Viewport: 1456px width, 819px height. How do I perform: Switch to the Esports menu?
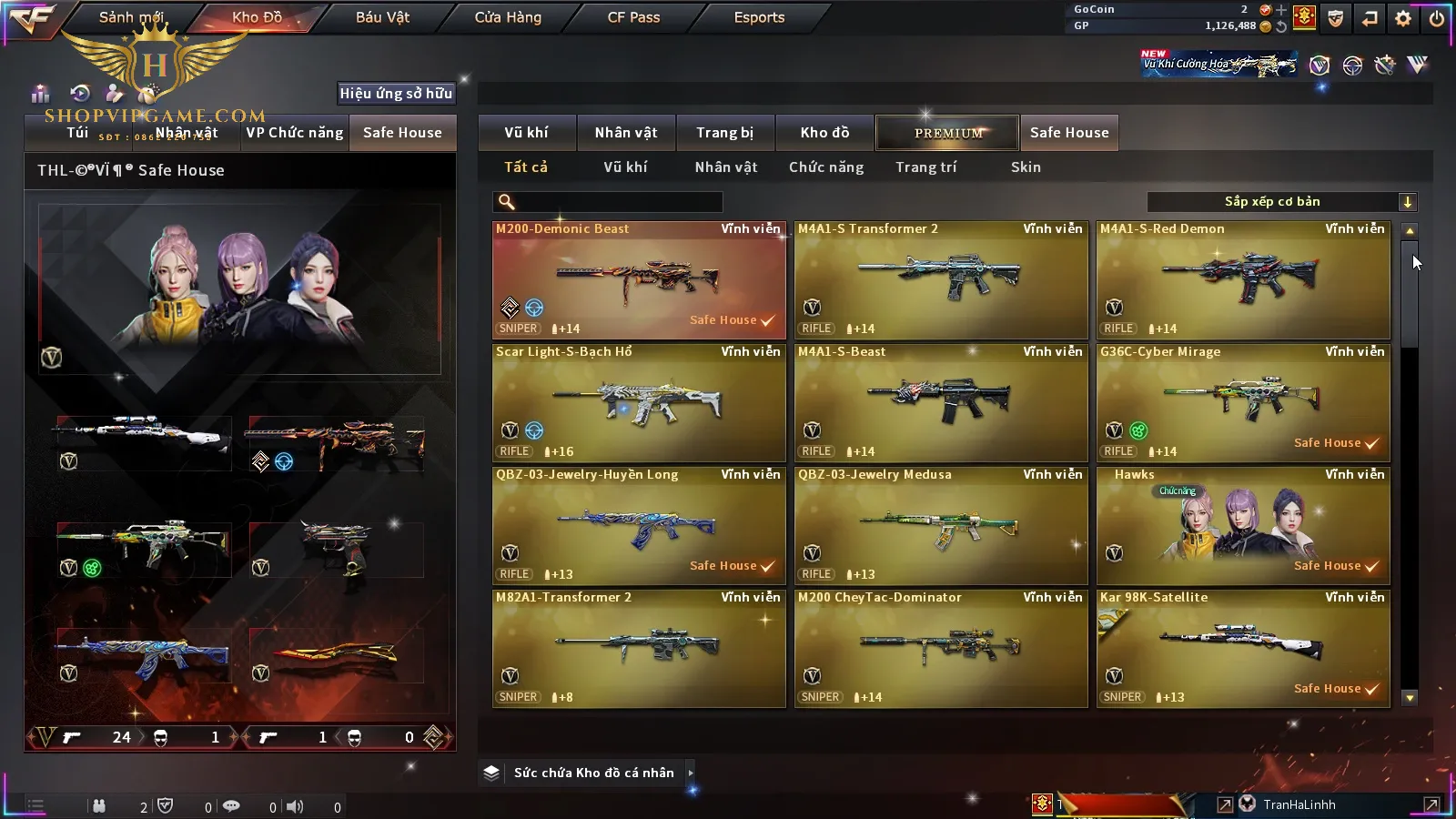(759, 17)
